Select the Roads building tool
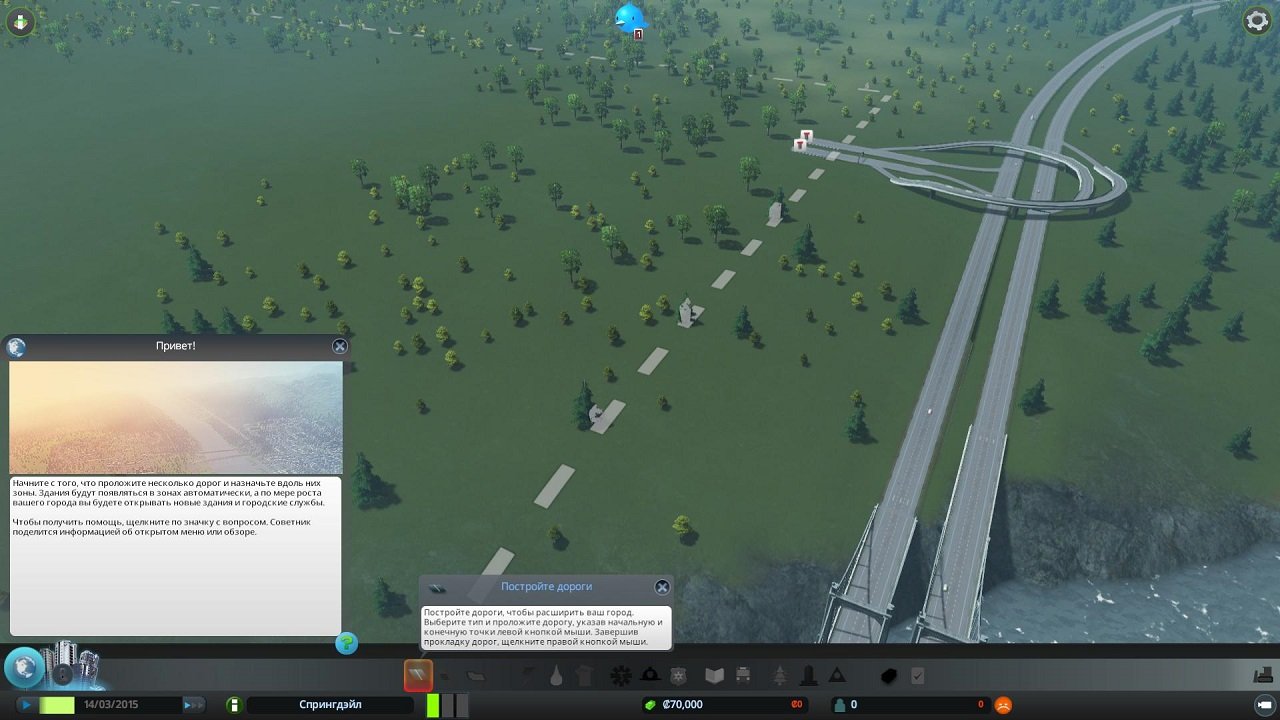The height and width of the screenshot is (720, 1280). click(417, 675)
